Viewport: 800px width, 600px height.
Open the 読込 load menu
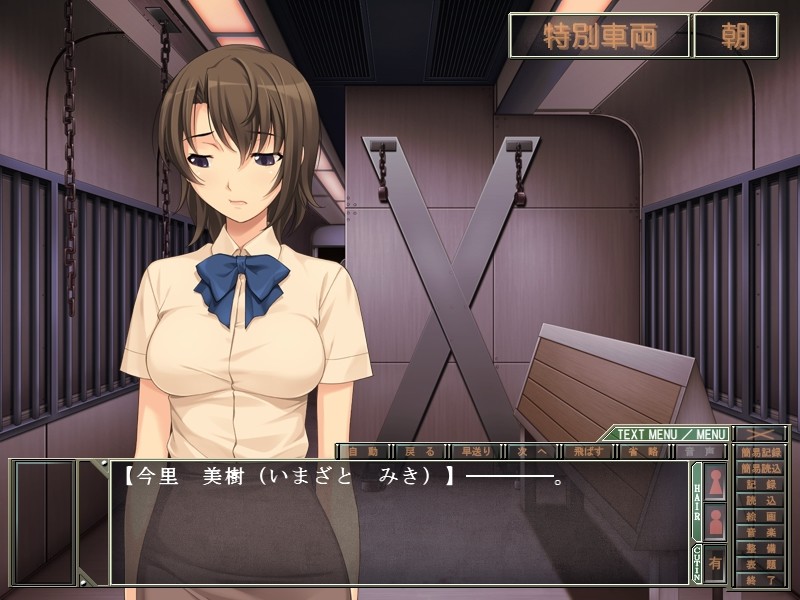click(761, 500)
